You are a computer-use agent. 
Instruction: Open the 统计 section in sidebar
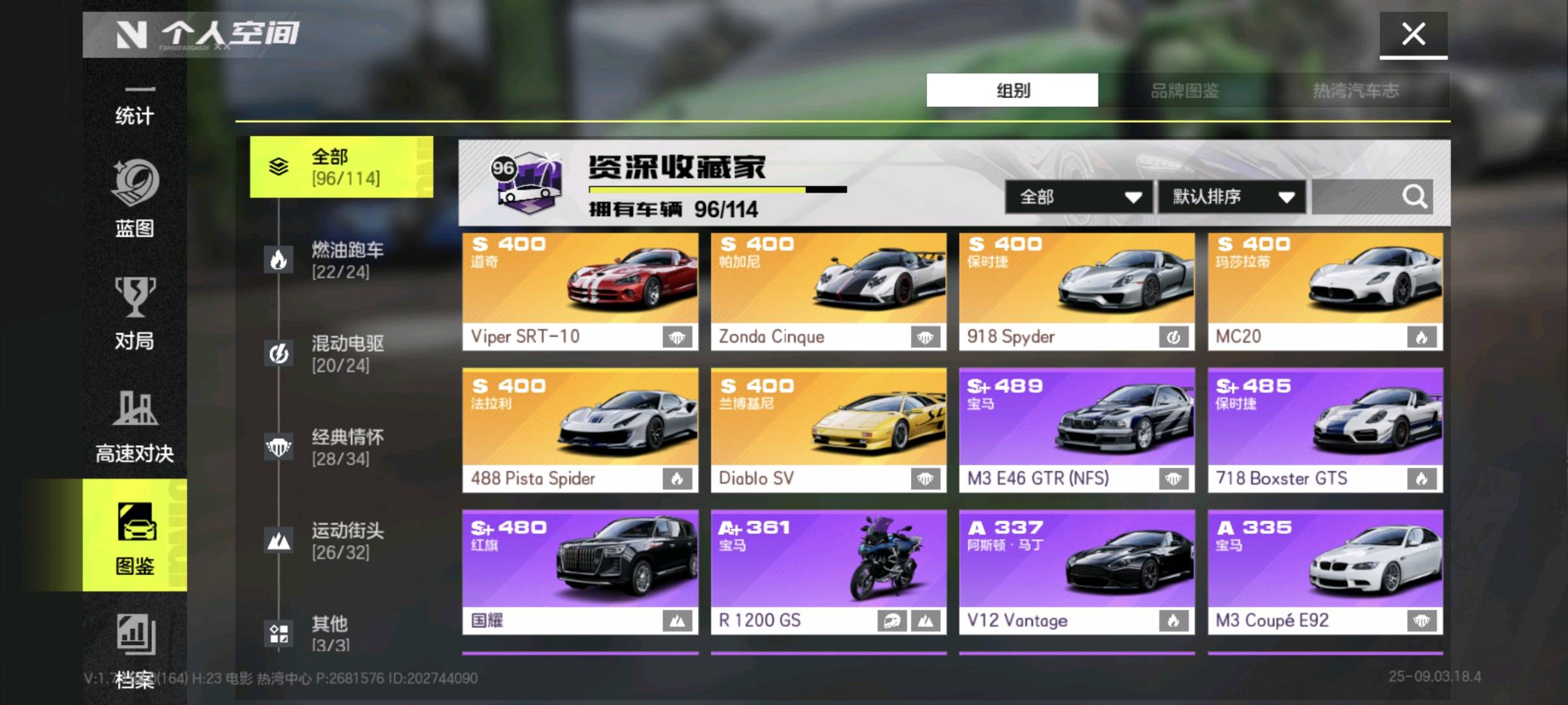134,108
